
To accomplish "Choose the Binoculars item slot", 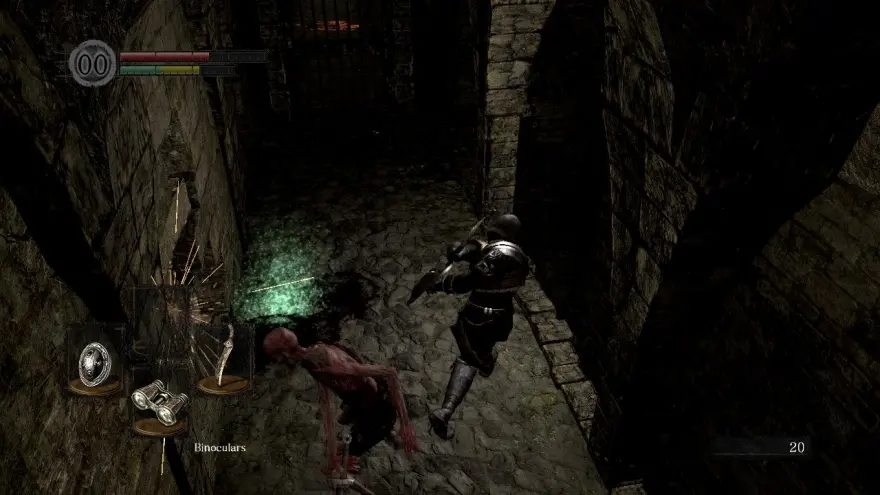I will point(160,403).
